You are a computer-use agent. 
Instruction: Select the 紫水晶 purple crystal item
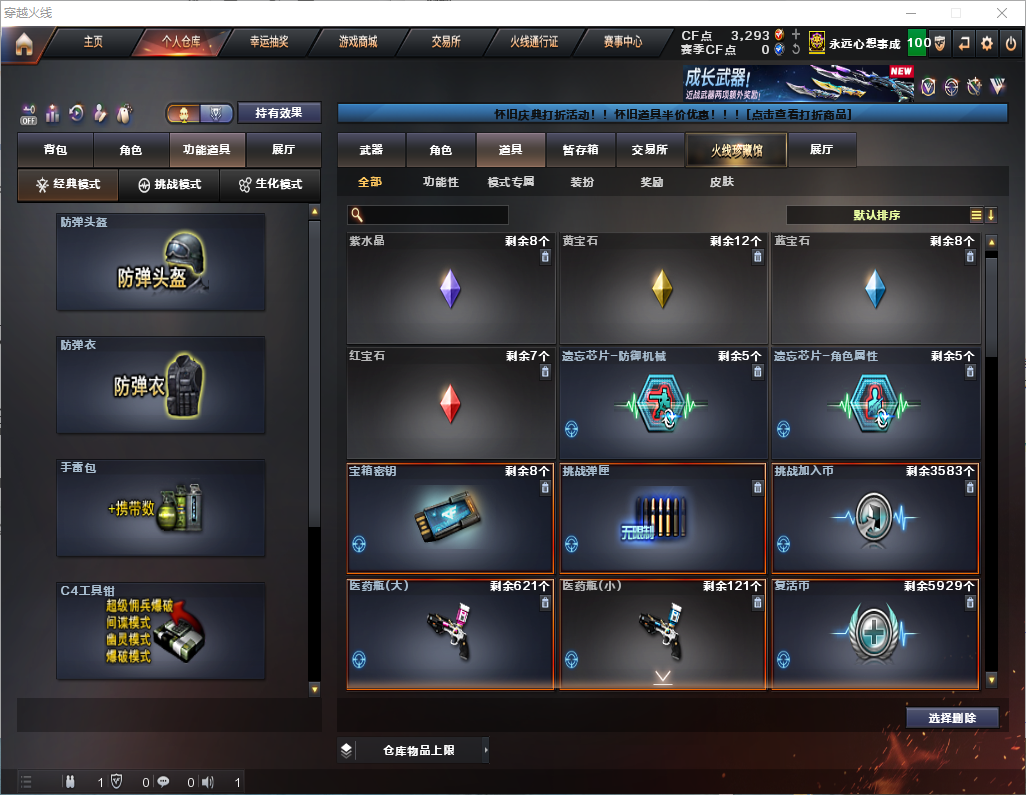coord(450,289)
